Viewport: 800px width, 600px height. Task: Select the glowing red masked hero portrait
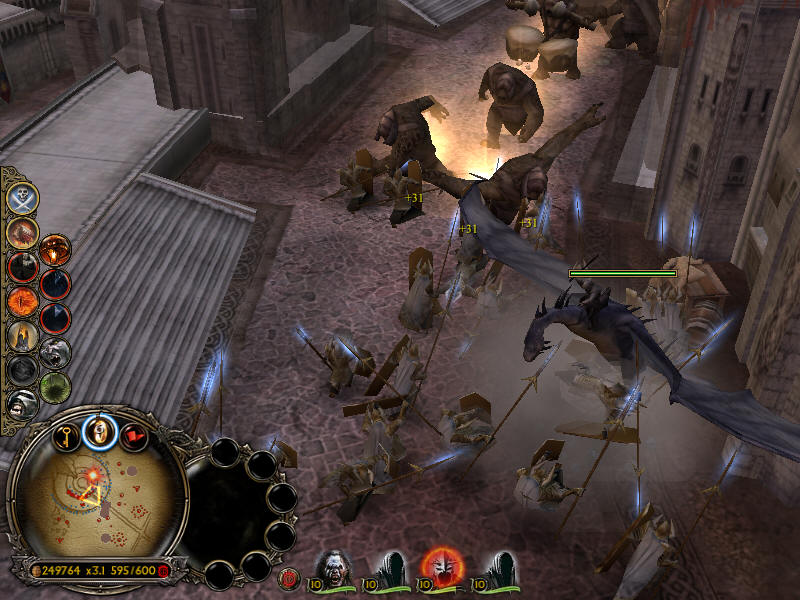click(x=440, y=567)
